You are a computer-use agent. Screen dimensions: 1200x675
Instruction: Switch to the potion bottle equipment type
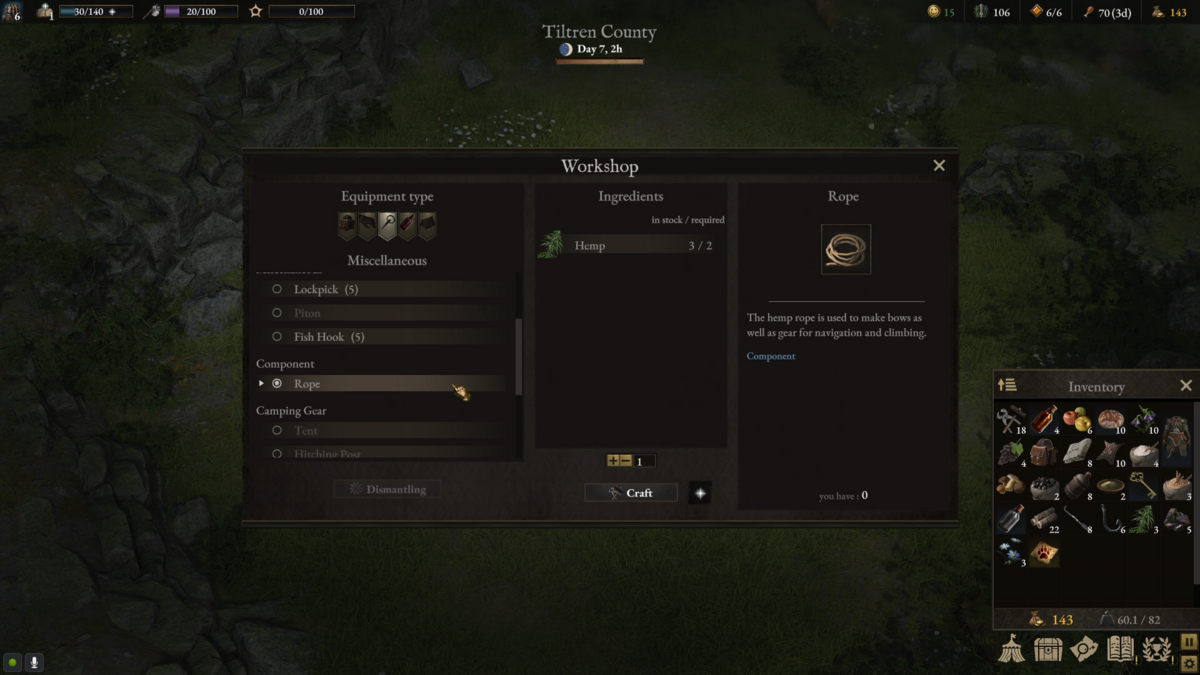[407, 226]
